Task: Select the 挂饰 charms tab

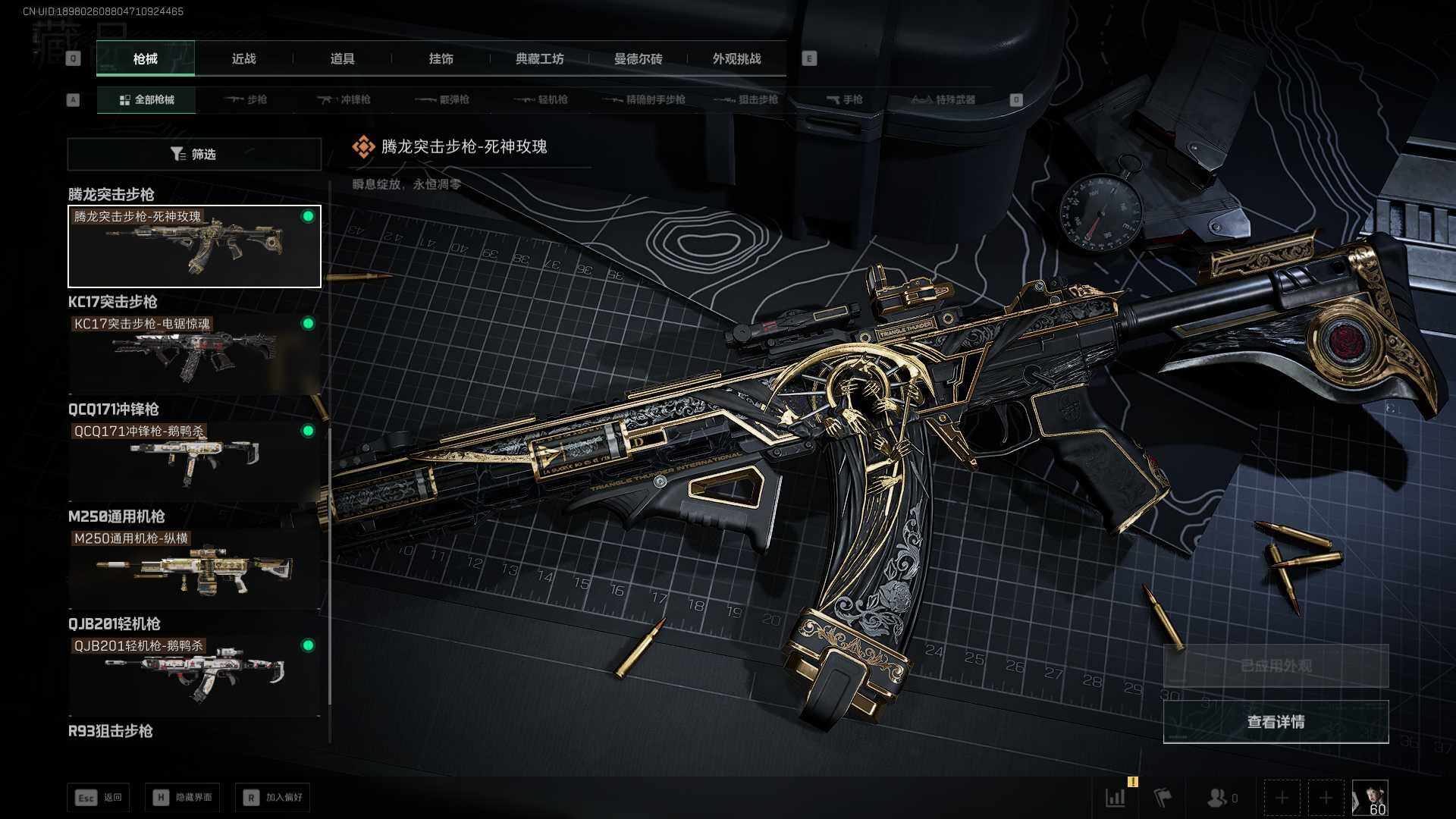Action: (x=441, y=58)
